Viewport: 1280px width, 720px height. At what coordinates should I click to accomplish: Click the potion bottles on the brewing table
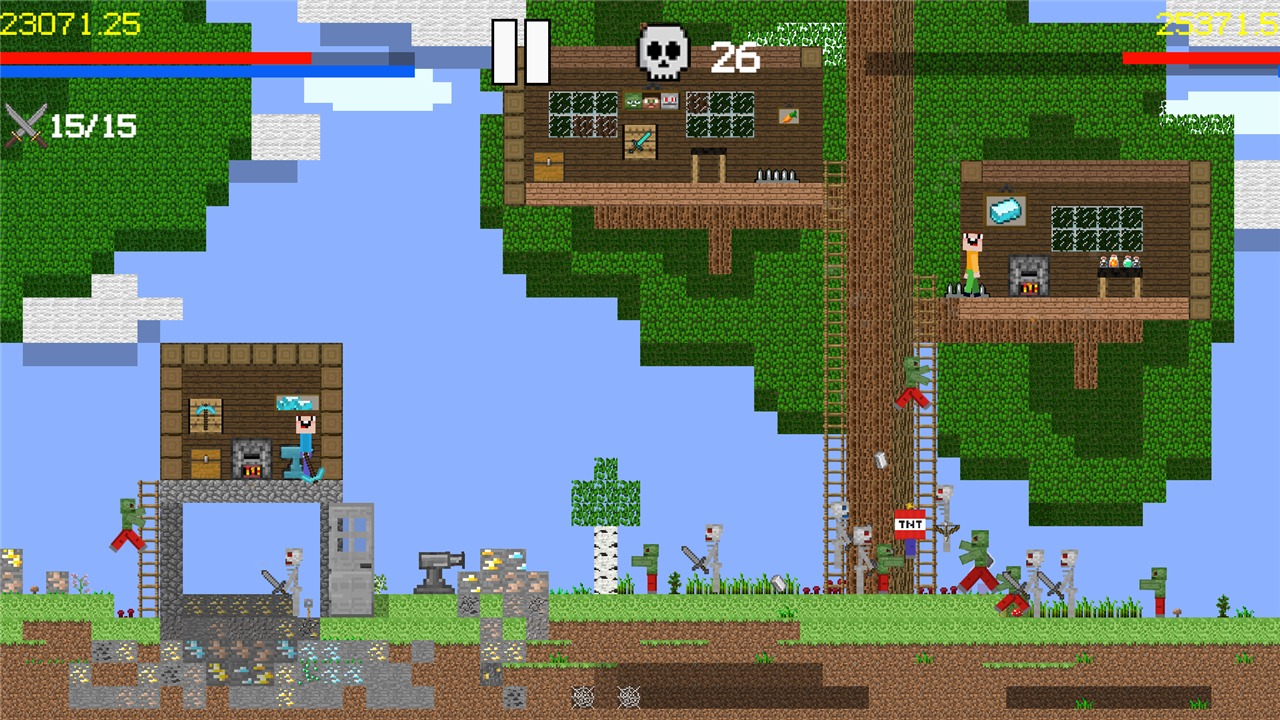1120,262
